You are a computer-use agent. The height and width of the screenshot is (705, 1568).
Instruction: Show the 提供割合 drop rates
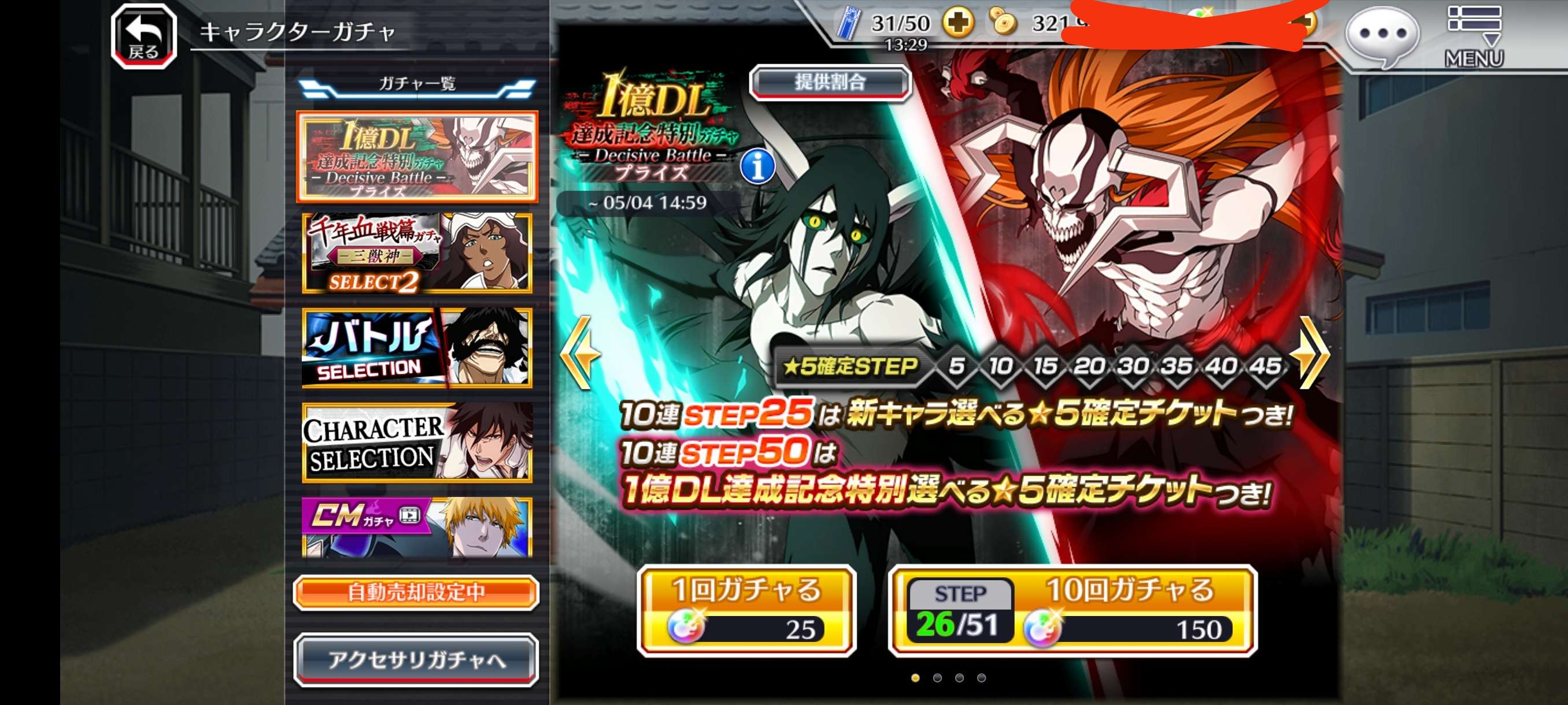point(830,82)
